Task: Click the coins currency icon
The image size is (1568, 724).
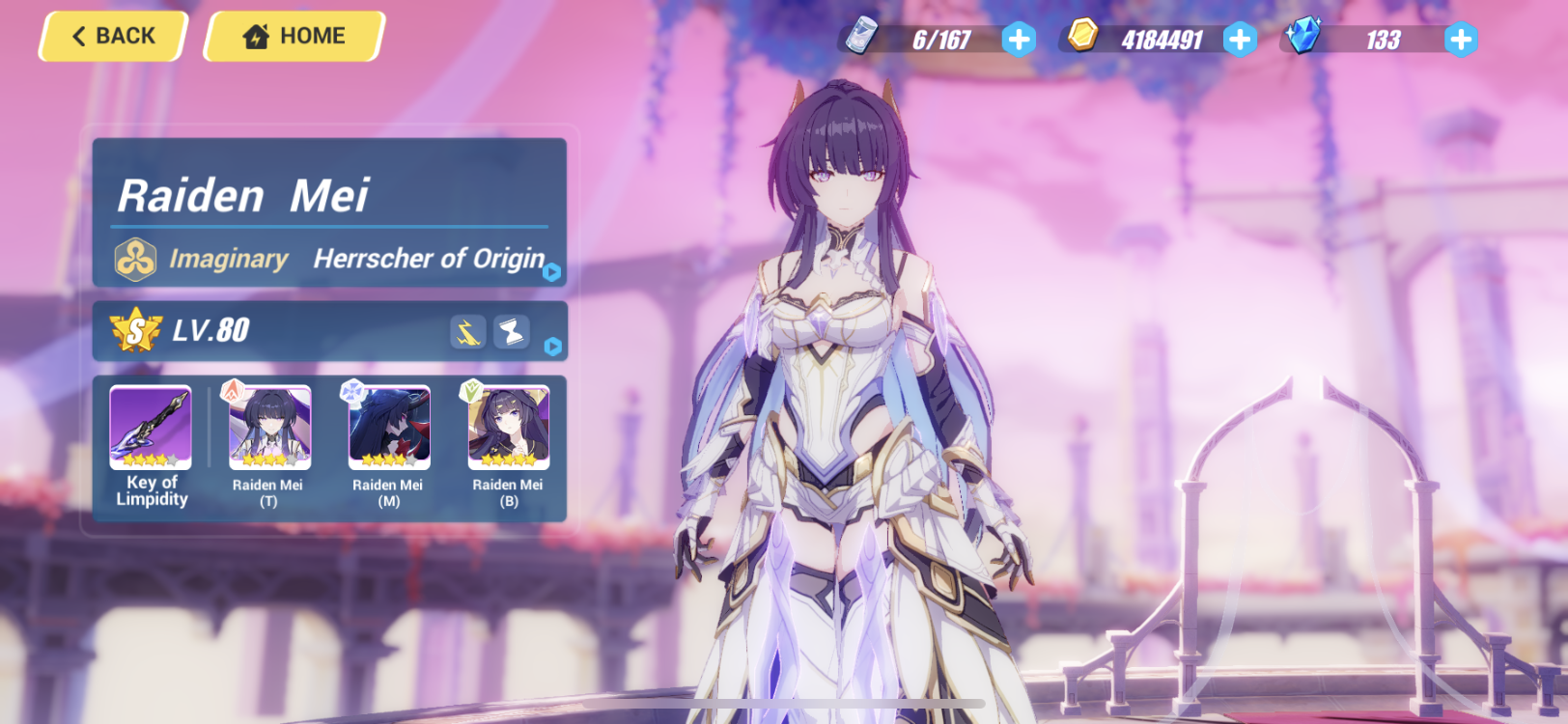Action: coord(1082,35)
